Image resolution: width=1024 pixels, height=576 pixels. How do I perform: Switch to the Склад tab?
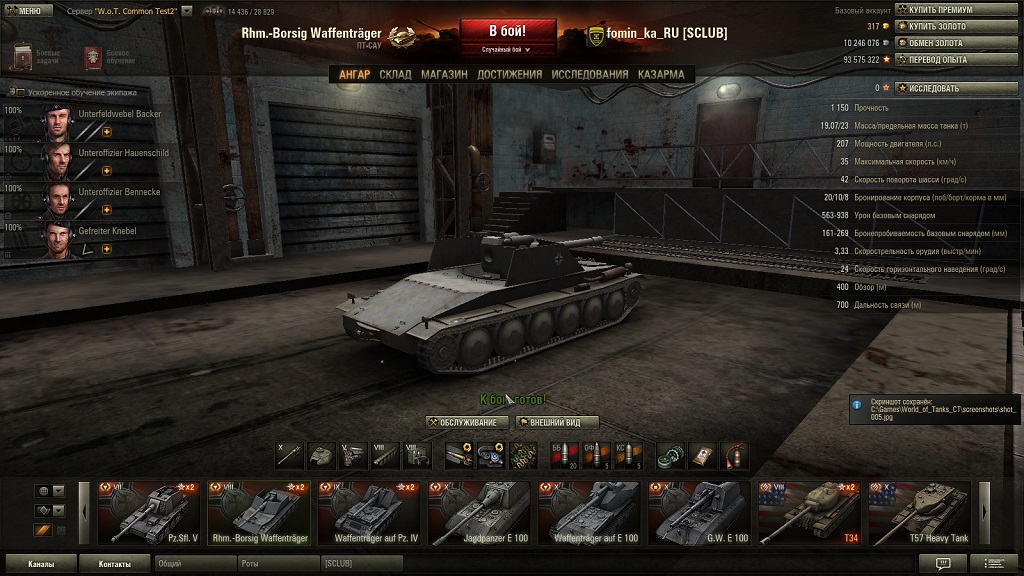coord(395,74)
